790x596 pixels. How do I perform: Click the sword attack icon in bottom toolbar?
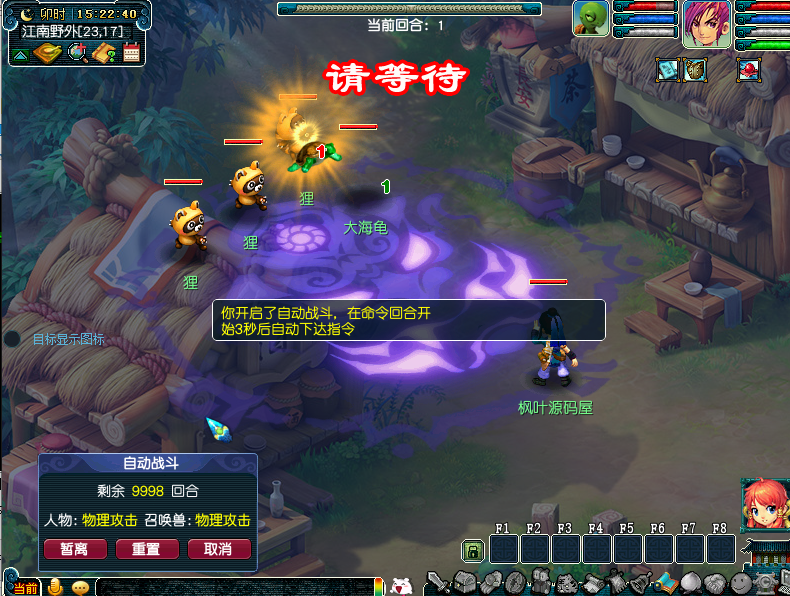tap(437, 582)
